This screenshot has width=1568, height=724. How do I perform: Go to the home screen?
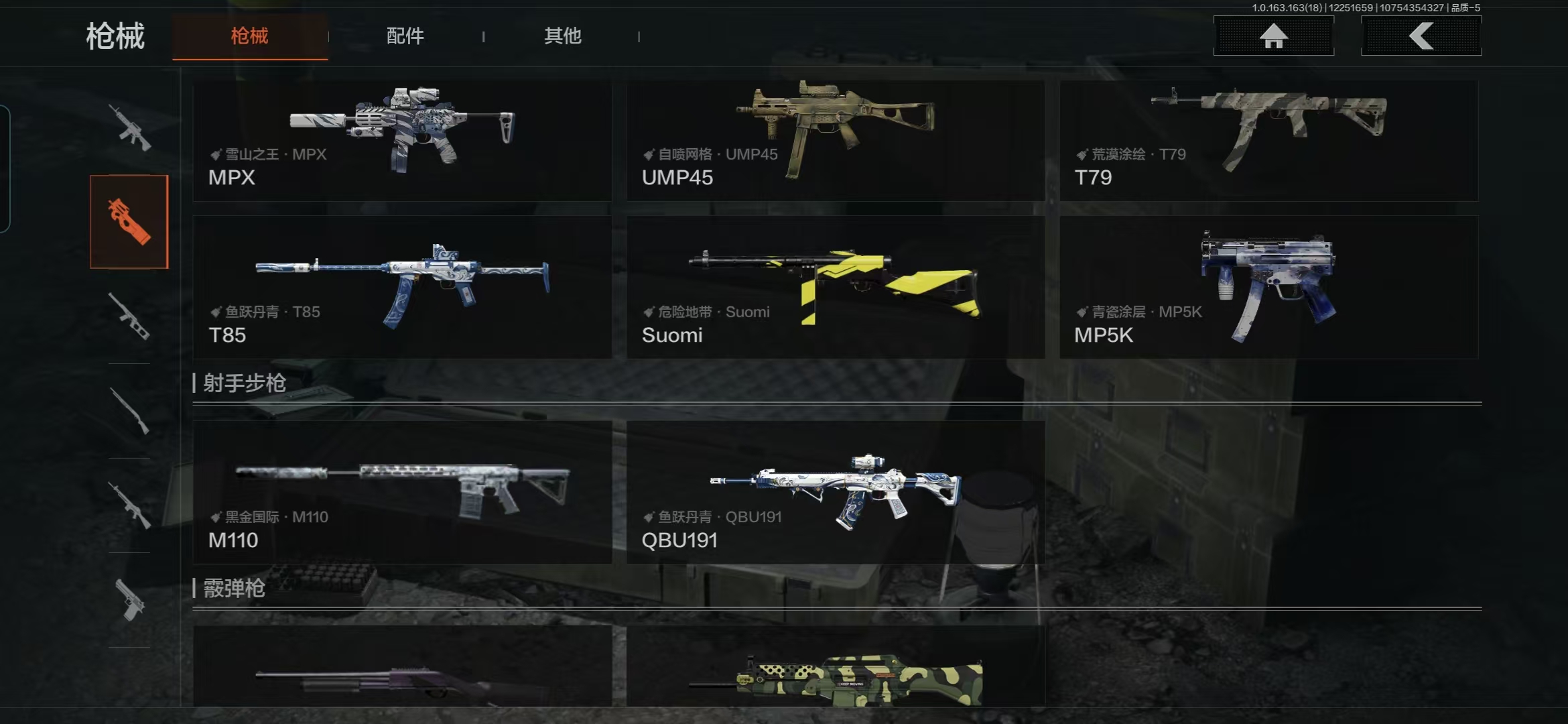click(1273, 36)
